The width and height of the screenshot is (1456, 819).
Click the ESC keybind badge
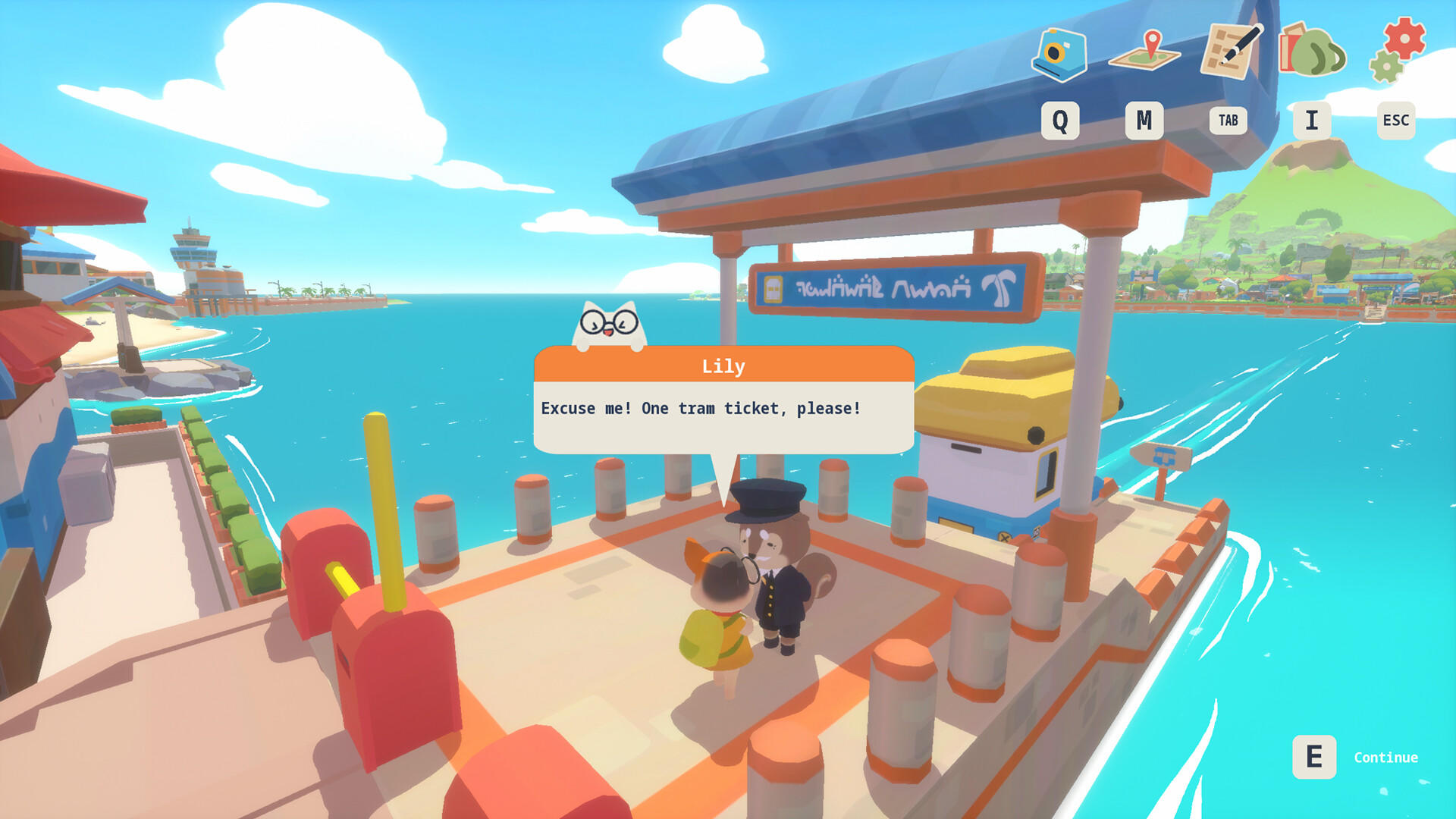pyautogui.click(x=1395, y=119)
